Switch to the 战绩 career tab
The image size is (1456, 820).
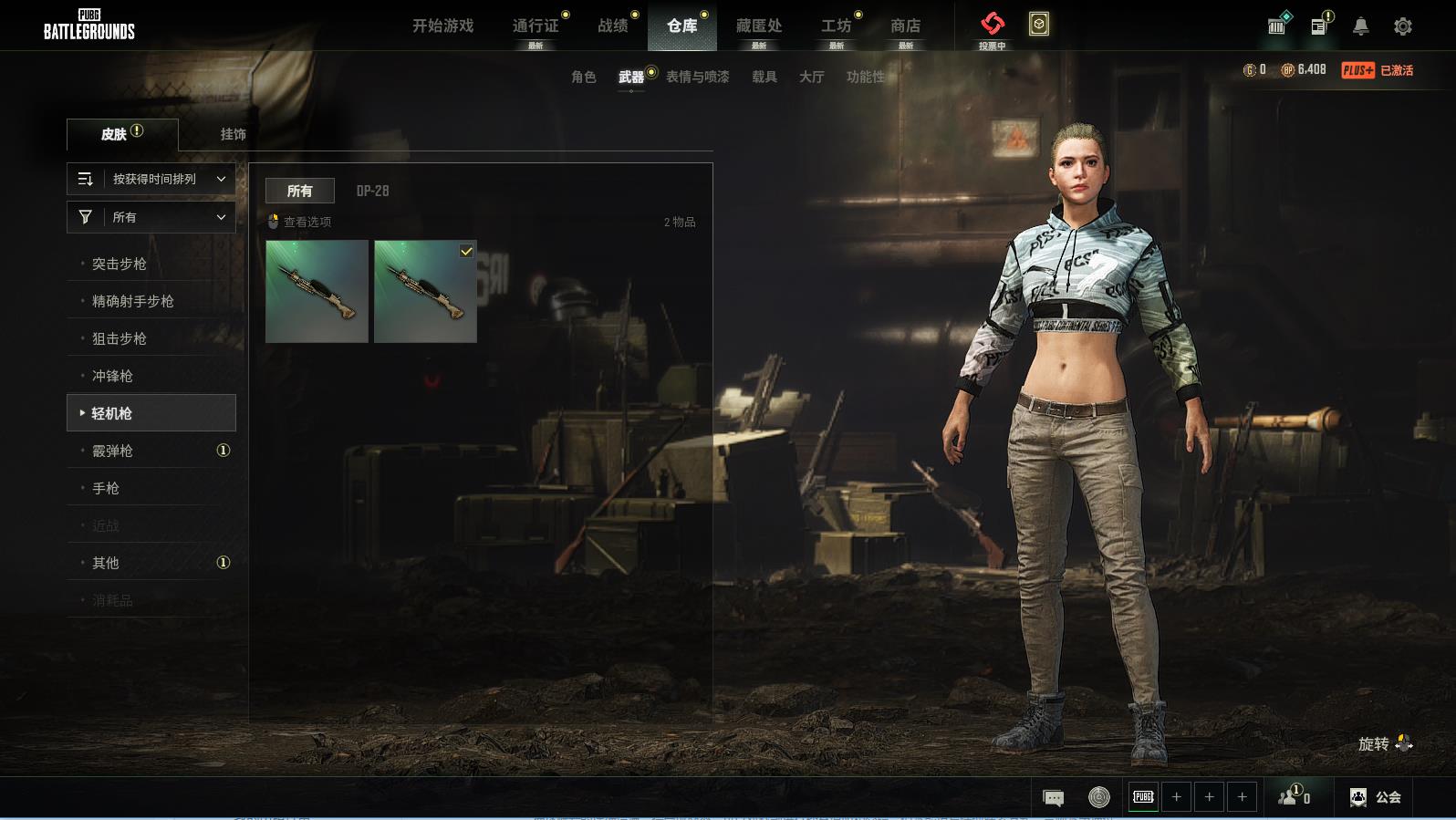coord(612,26)
